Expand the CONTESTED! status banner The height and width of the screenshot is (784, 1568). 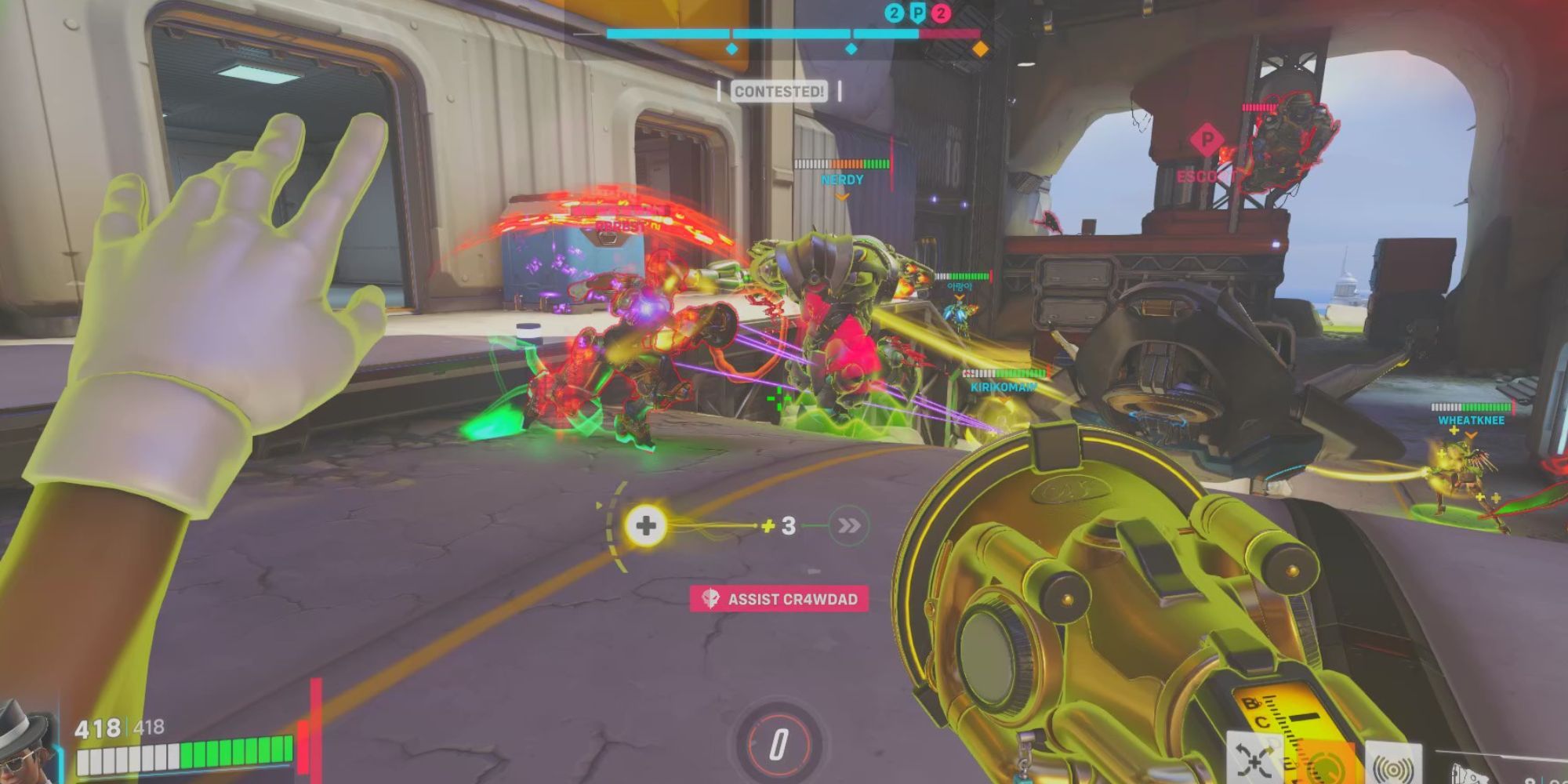778,90
